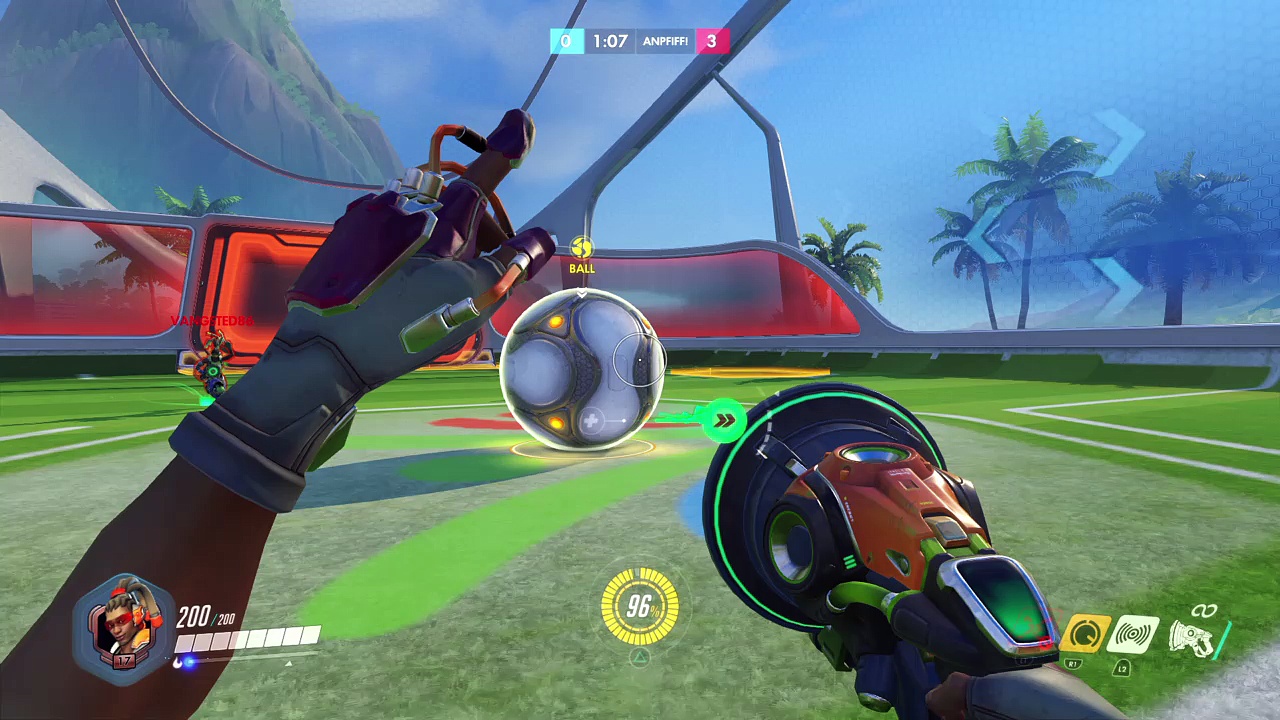Trigger the Amp It Up soundwave ability

[x=1135, y=634]
